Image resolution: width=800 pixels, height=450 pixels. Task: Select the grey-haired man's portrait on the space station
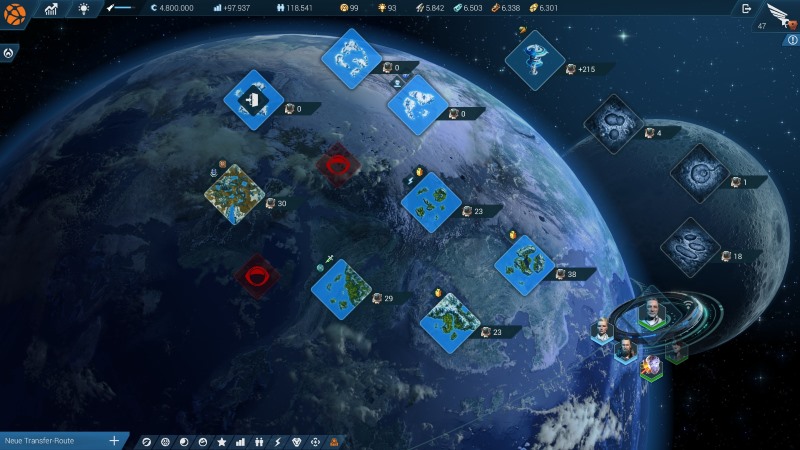[652, 311]
